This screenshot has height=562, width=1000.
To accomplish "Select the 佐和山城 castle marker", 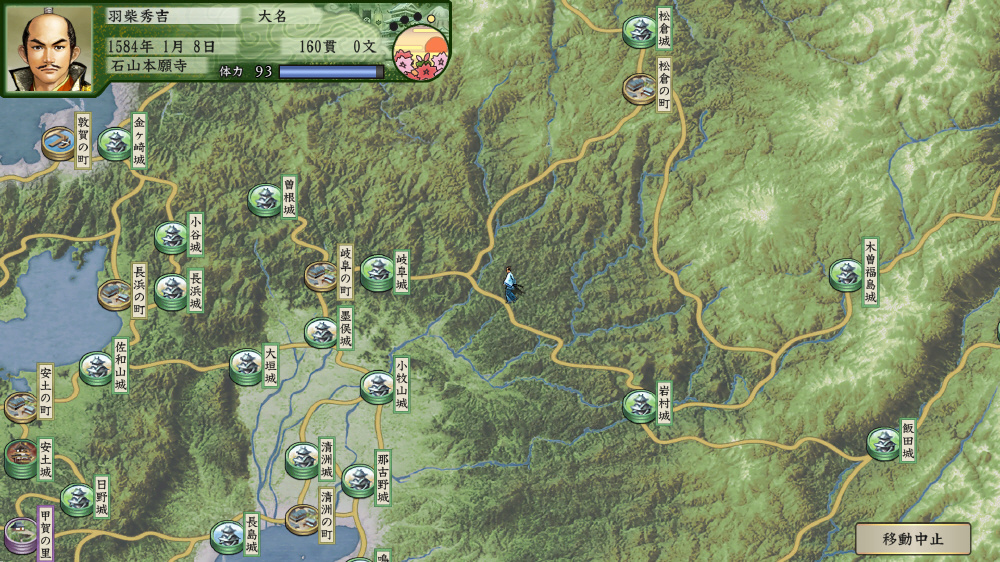I will click(x=97, y=367).
